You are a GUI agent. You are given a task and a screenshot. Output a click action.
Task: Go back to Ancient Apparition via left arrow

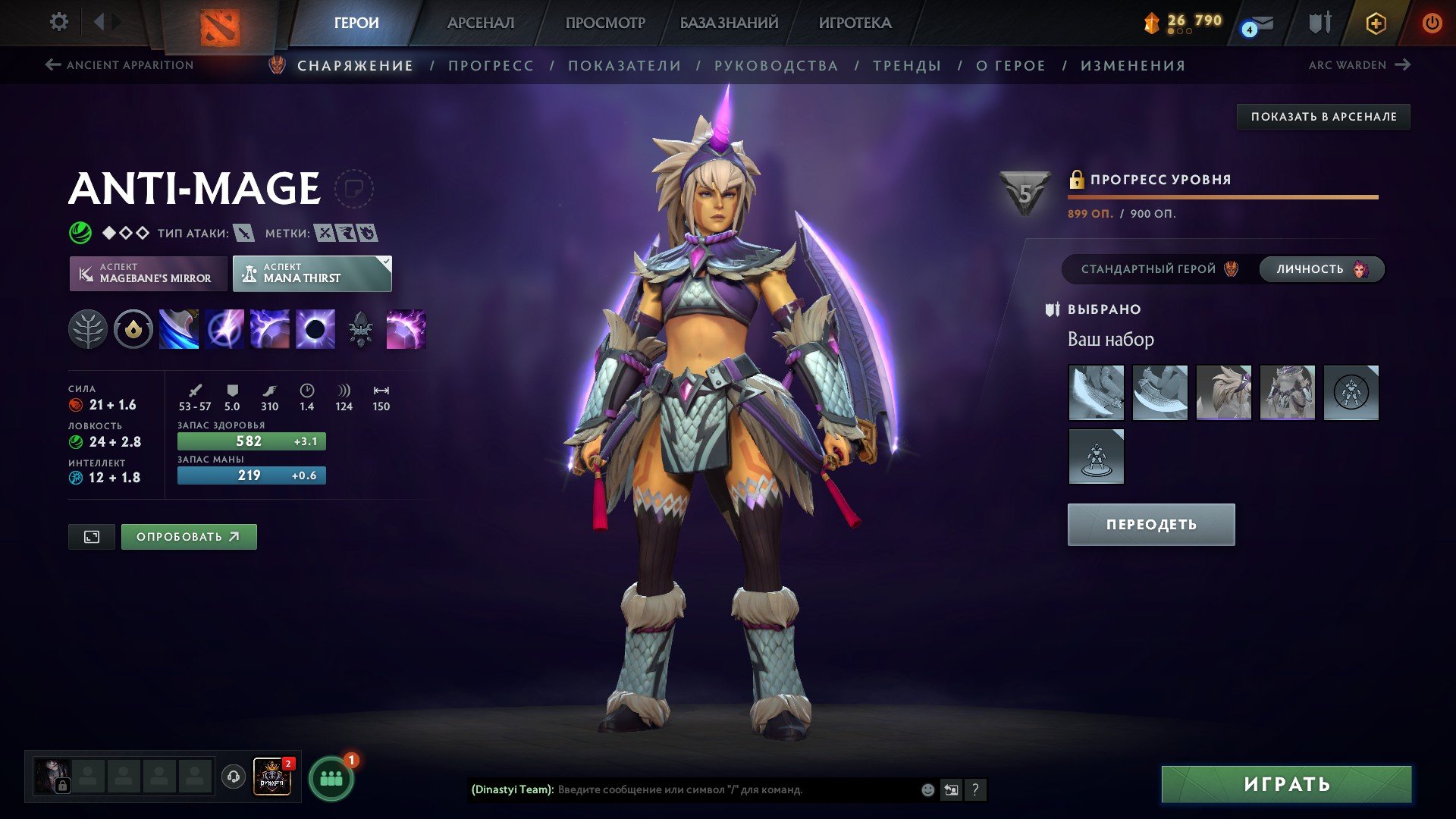[52, 65]
